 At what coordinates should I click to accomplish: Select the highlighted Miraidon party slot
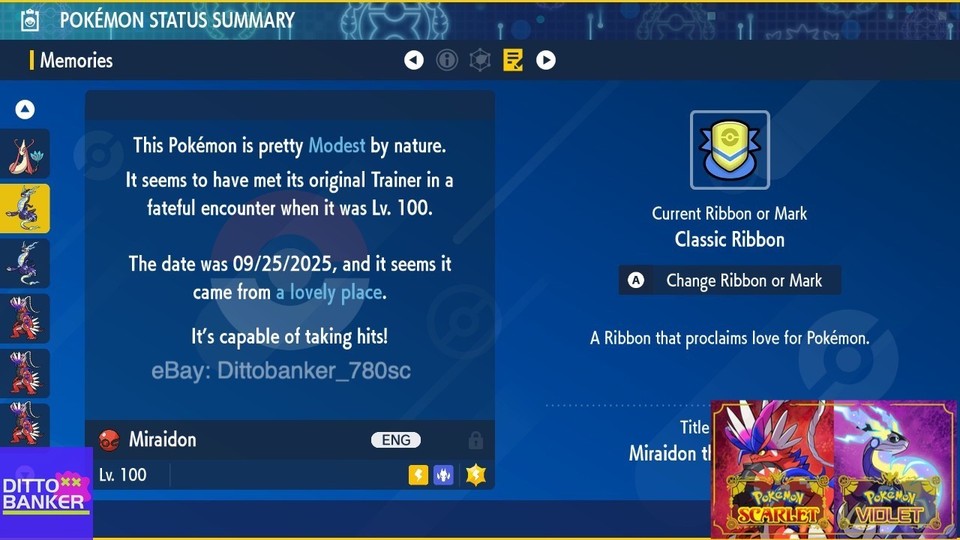(x=25, y=208)
